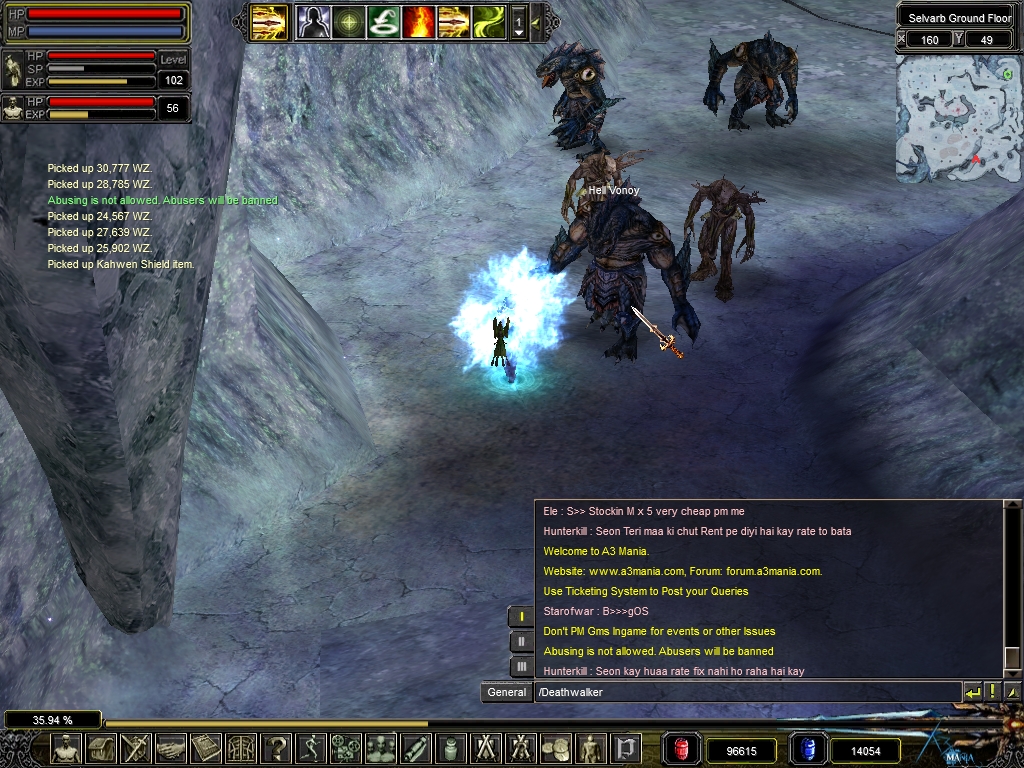Open the character figure menu icon
This screenshot has height=768, width=1024.
coord(66,748)
